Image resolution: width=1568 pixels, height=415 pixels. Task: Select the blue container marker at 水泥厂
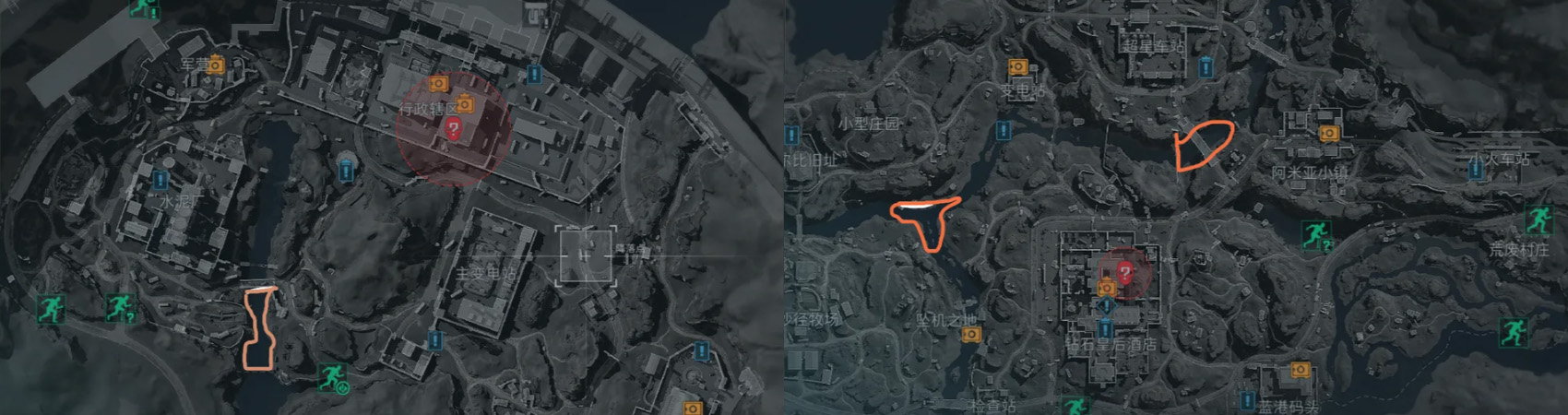tap(161, 179)
